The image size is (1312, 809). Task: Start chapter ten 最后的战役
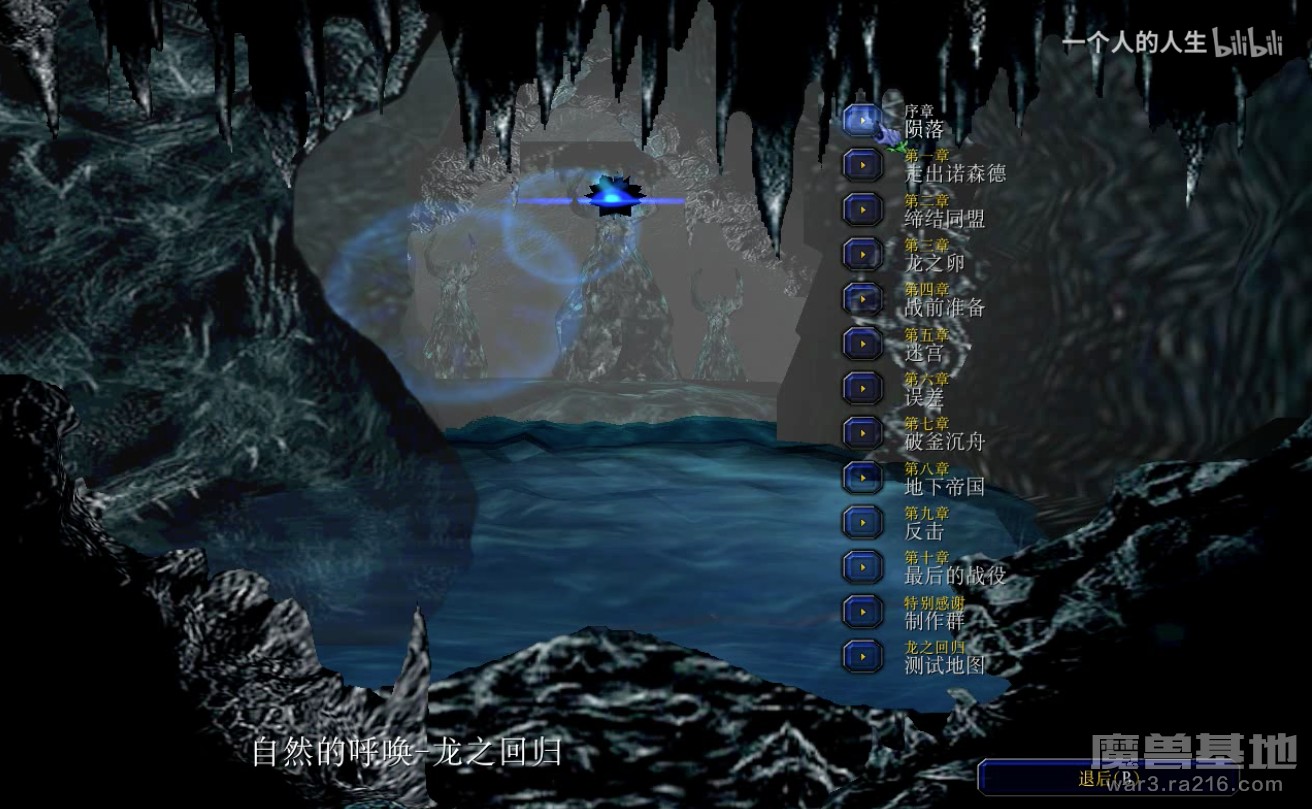862,566
